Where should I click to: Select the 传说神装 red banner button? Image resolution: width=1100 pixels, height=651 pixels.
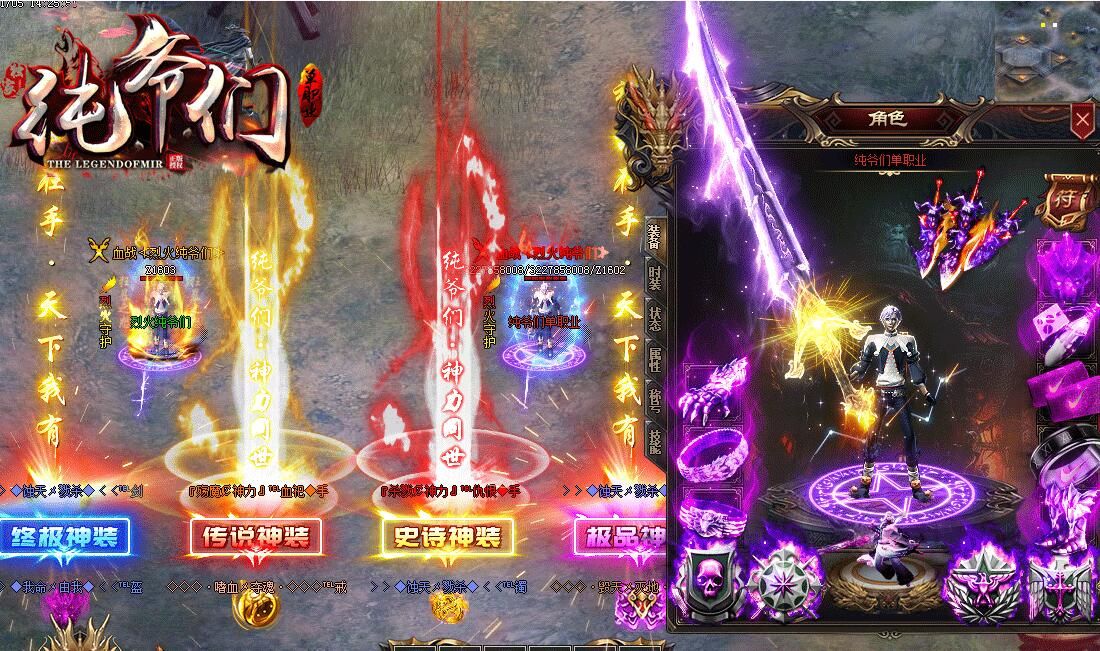(x=256, y=538)
